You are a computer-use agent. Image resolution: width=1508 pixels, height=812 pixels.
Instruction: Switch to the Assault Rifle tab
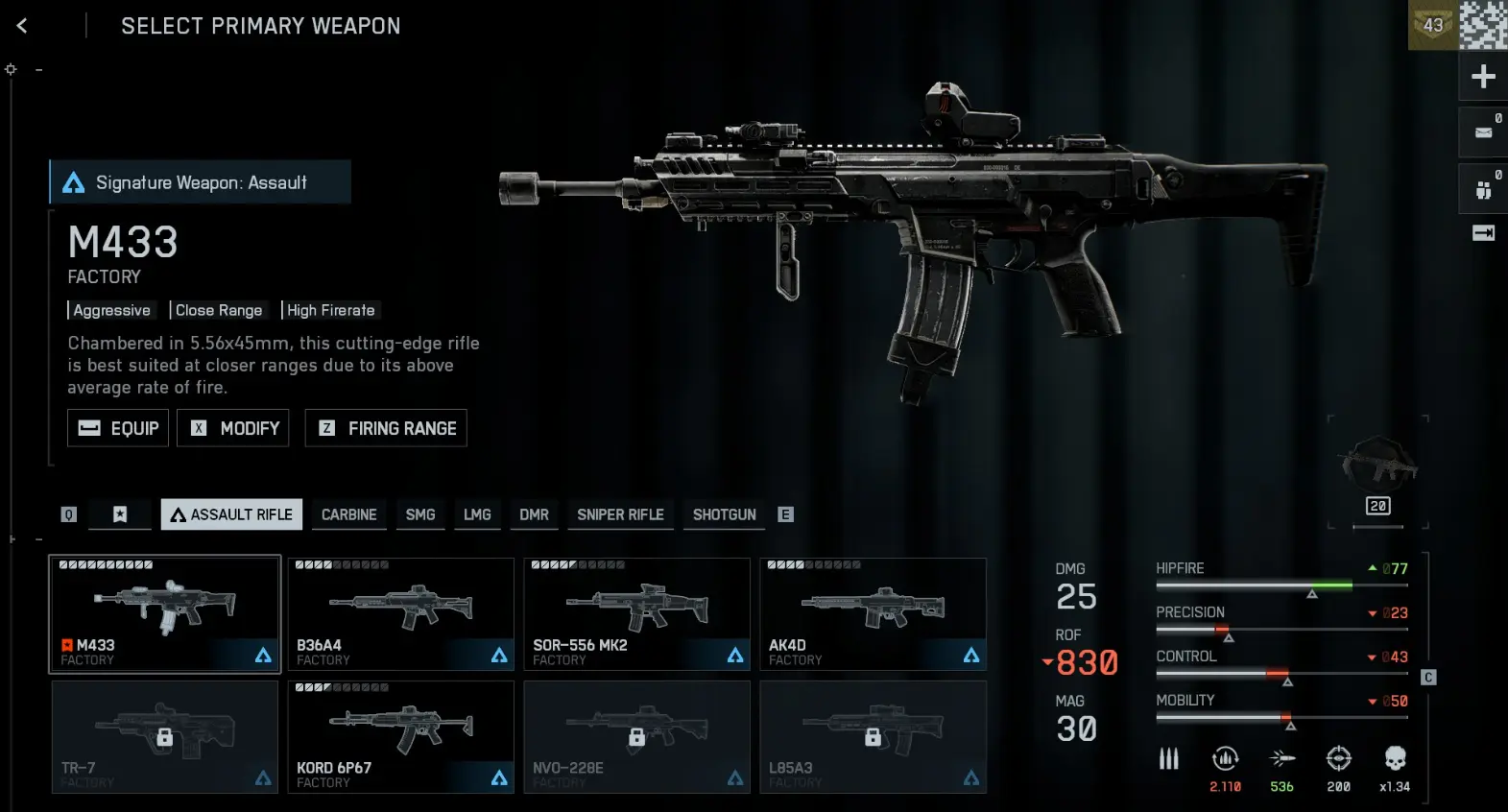[x=231, y=514]
